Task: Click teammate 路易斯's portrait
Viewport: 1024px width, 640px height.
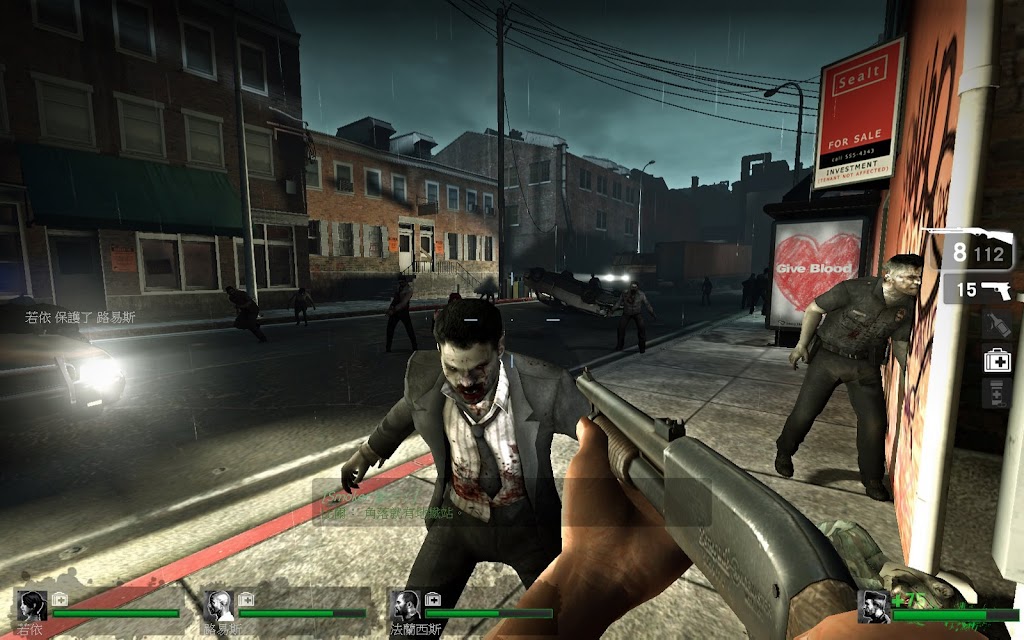Action: (218, 606)
